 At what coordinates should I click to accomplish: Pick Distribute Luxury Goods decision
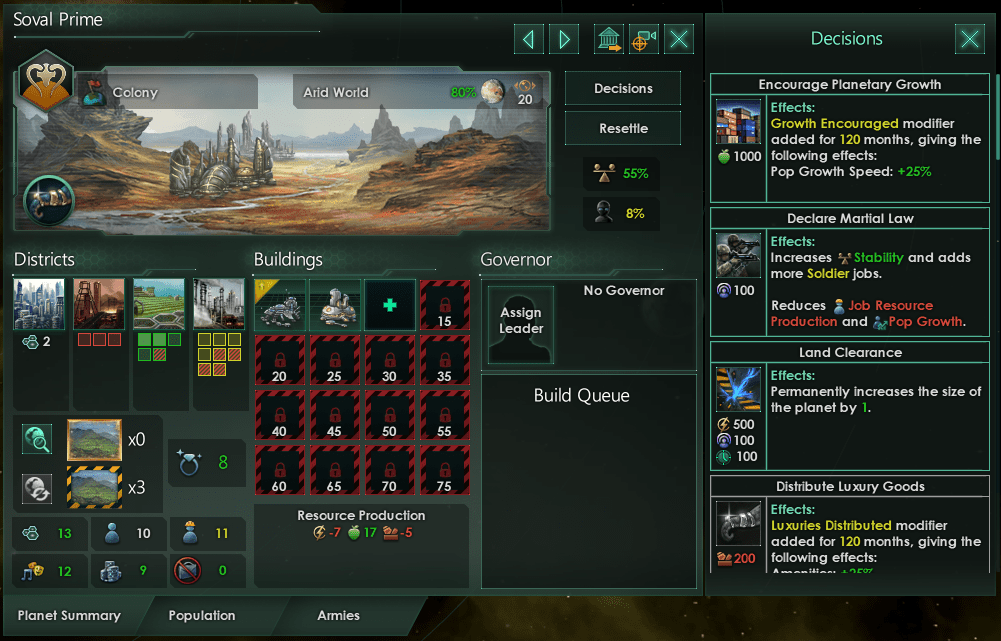[x=850, y=487]
